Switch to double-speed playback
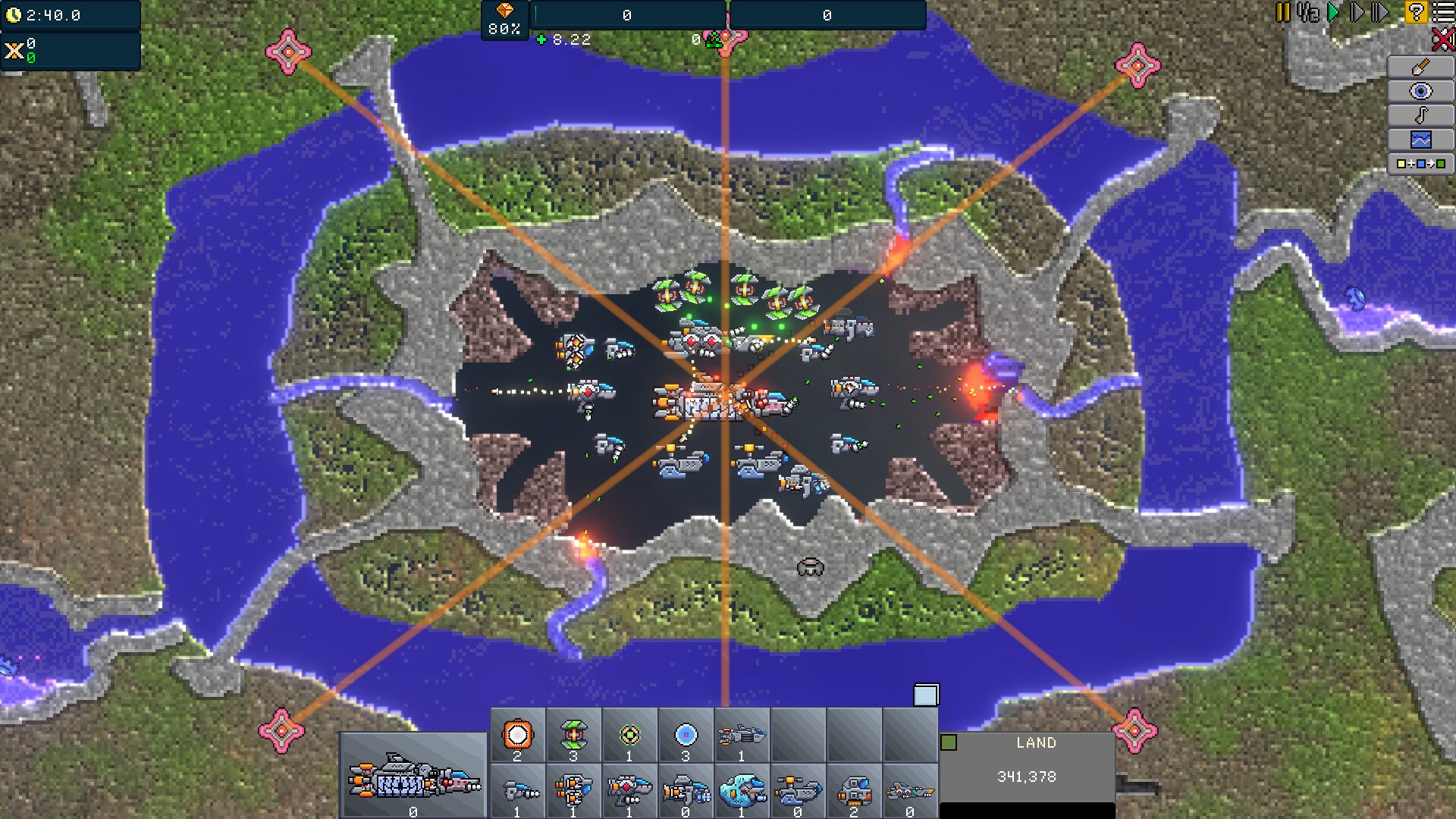 [x=1357, y=12]
